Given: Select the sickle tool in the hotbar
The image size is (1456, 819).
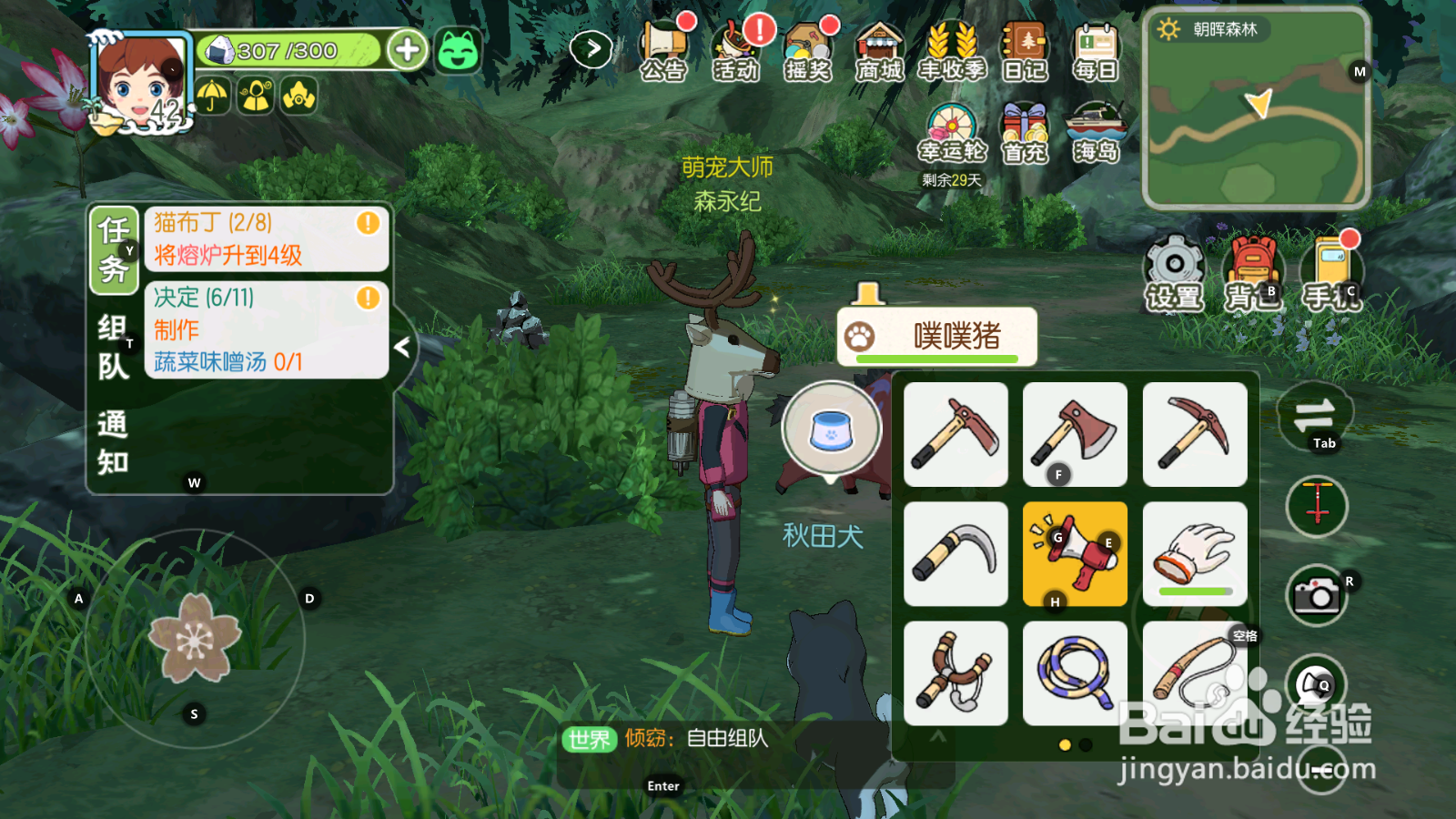Looking at the screenshot, I should 955,553.
